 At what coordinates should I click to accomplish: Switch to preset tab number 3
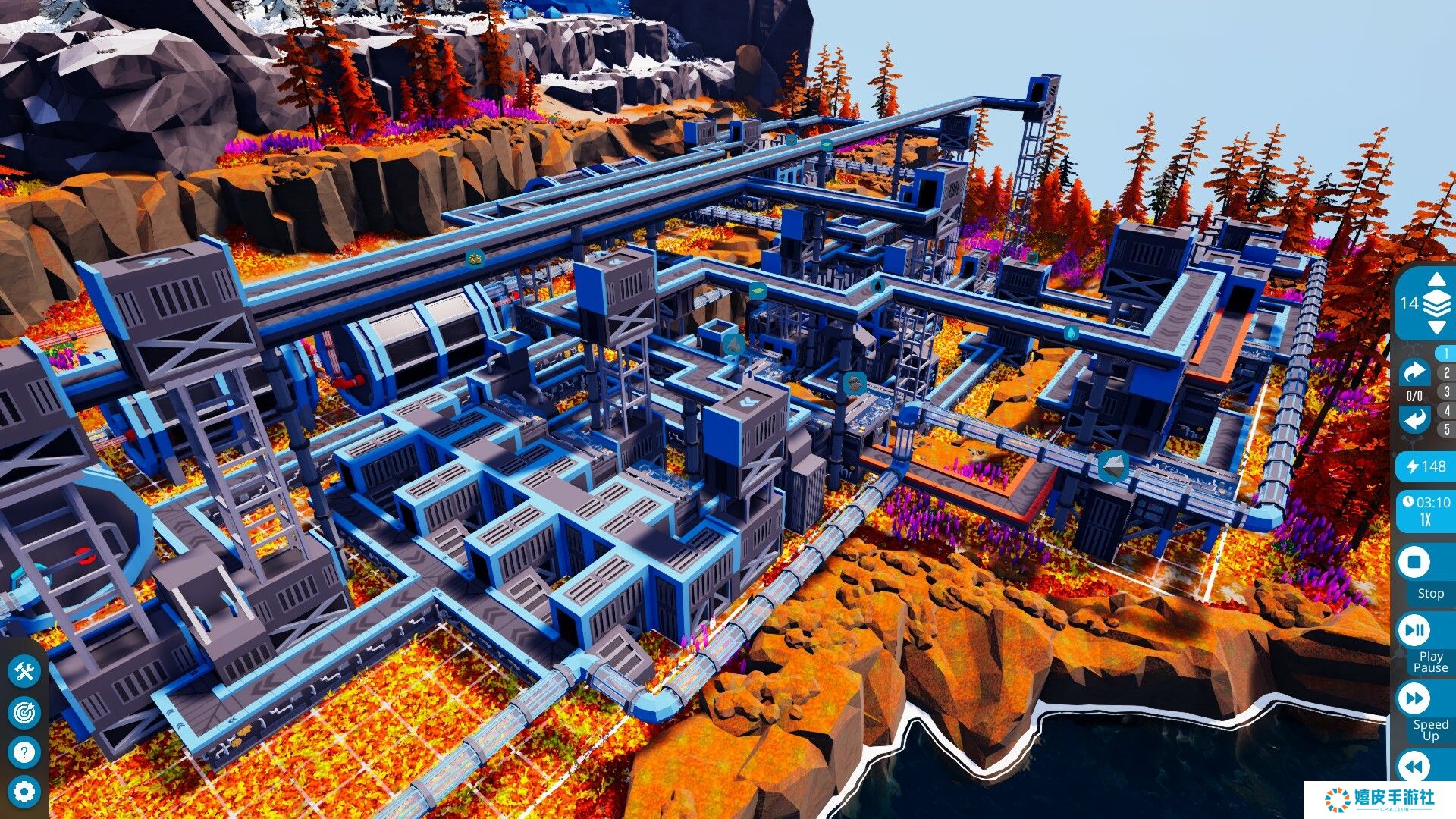[1446, 391]
